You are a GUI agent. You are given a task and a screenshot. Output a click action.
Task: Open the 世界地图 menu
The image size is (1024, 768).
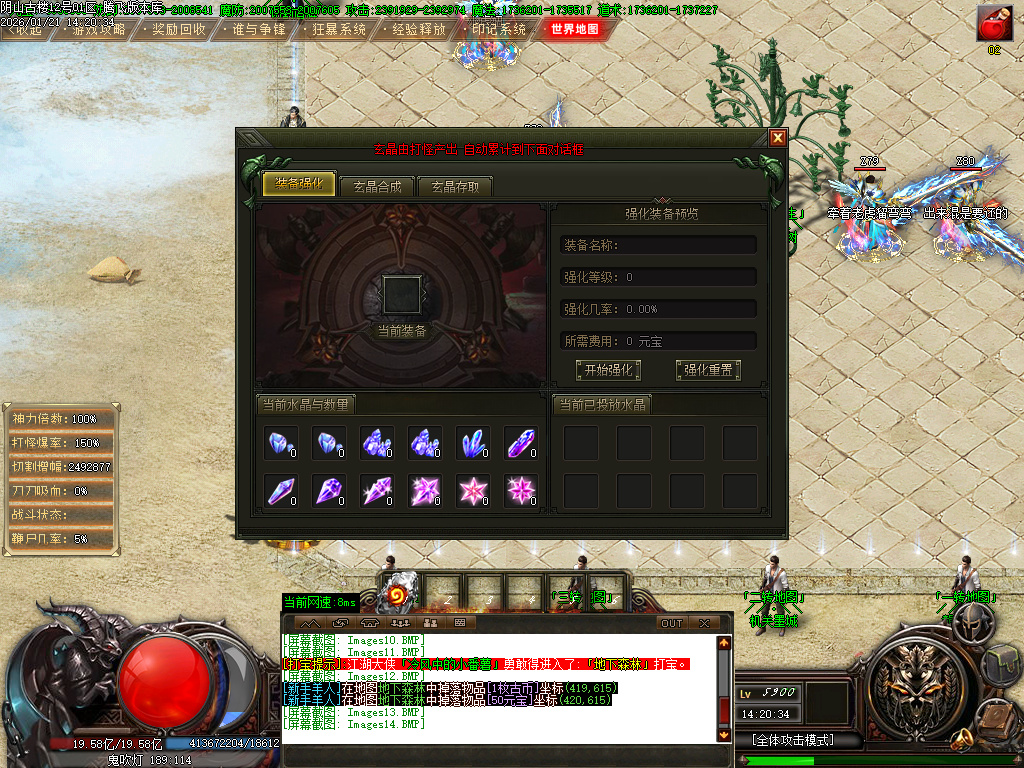tap(575, 29)
